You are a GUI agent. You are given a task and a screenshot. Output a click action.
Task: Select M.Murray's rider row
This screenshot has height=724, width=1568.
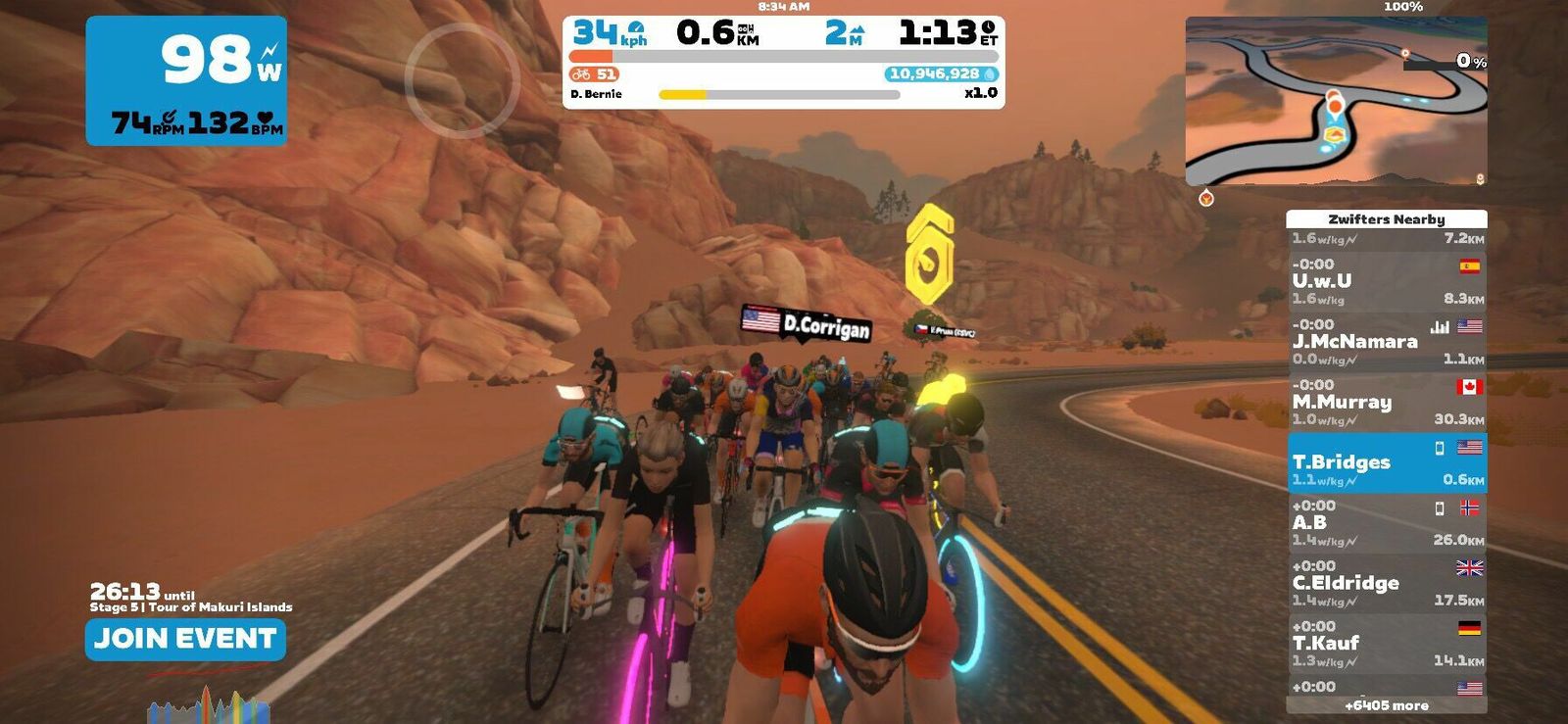[1386, 403]
